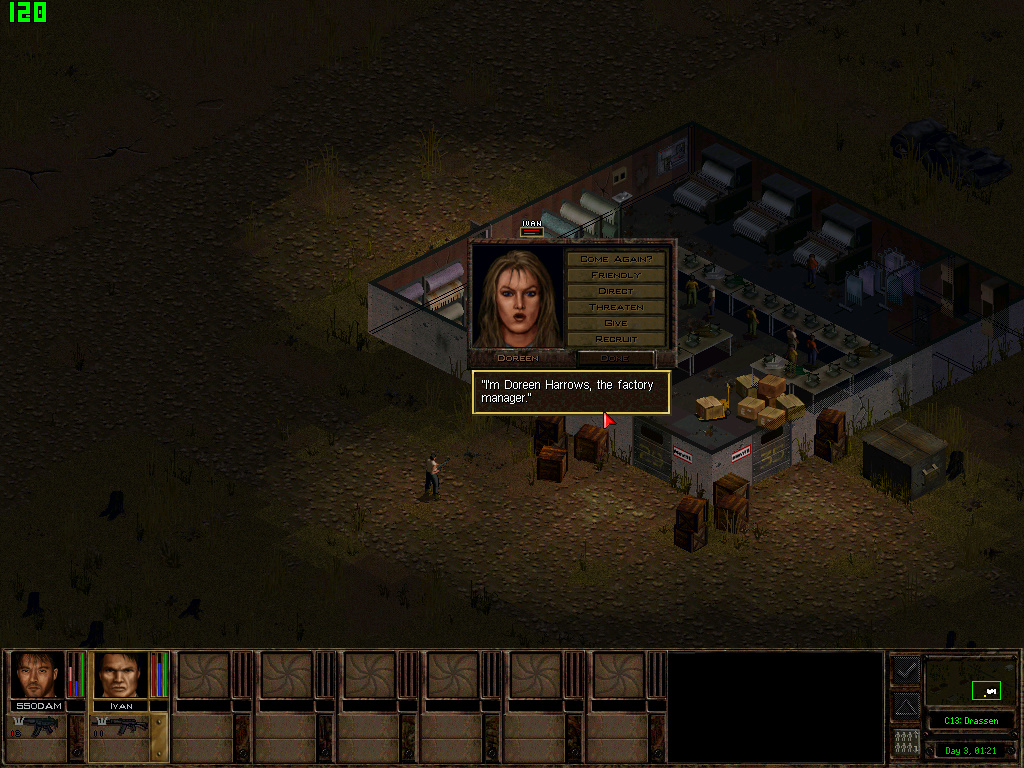Select Ivan's mercenary portrait
The width and height of the screenshot is (1024, 768).
pos(120,675)
